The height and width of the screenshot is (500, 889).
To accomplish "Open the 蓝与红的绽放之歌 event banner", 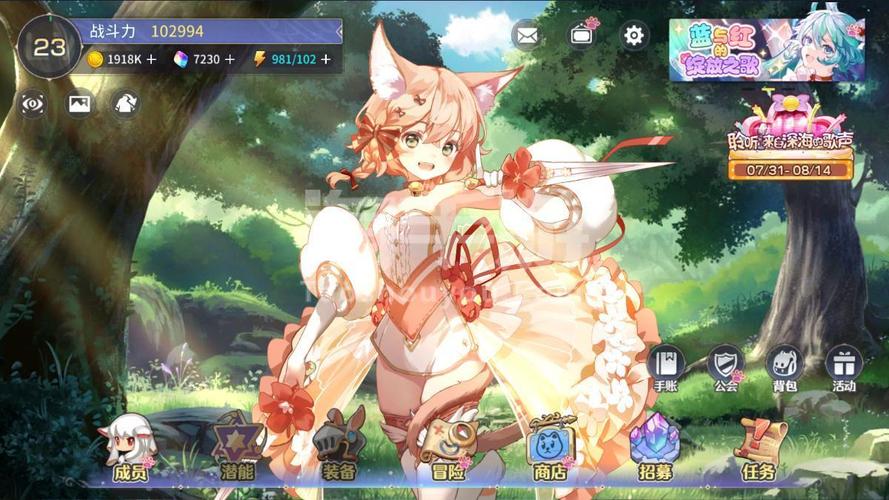I will coord(767,49).
